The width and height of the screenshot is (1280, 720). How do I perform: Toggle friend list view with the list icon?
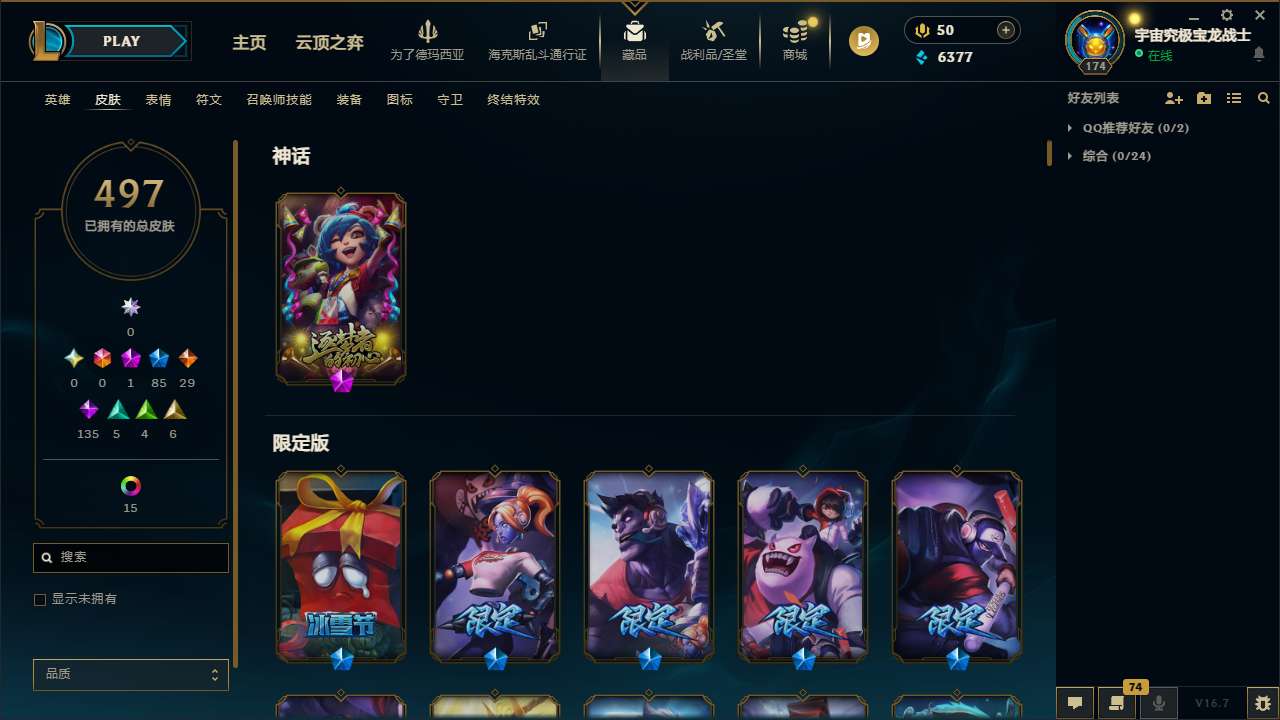1234,98
